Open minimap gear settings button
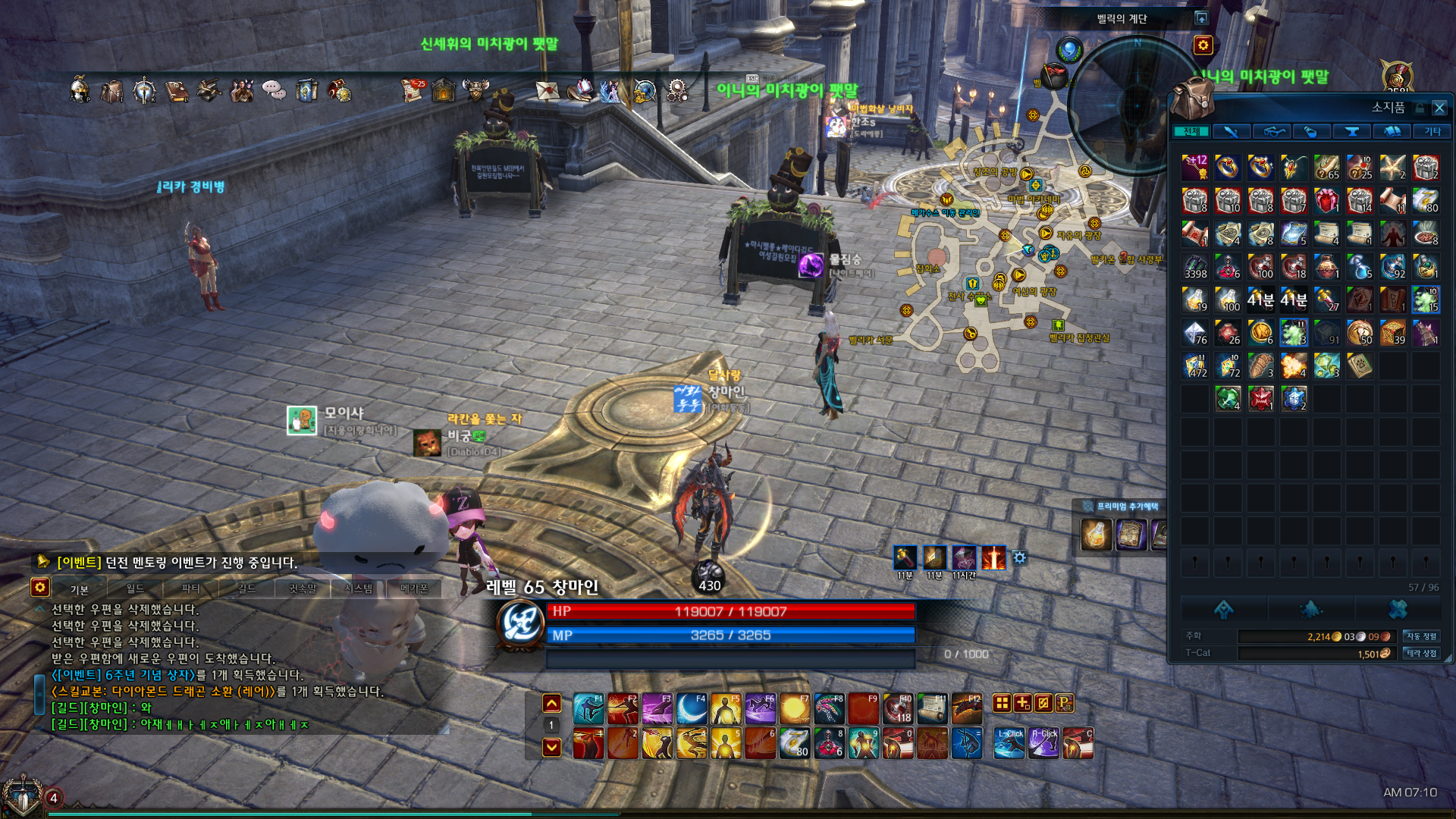The width and height of the screenshot is (1456, 819). point(1203,45)
